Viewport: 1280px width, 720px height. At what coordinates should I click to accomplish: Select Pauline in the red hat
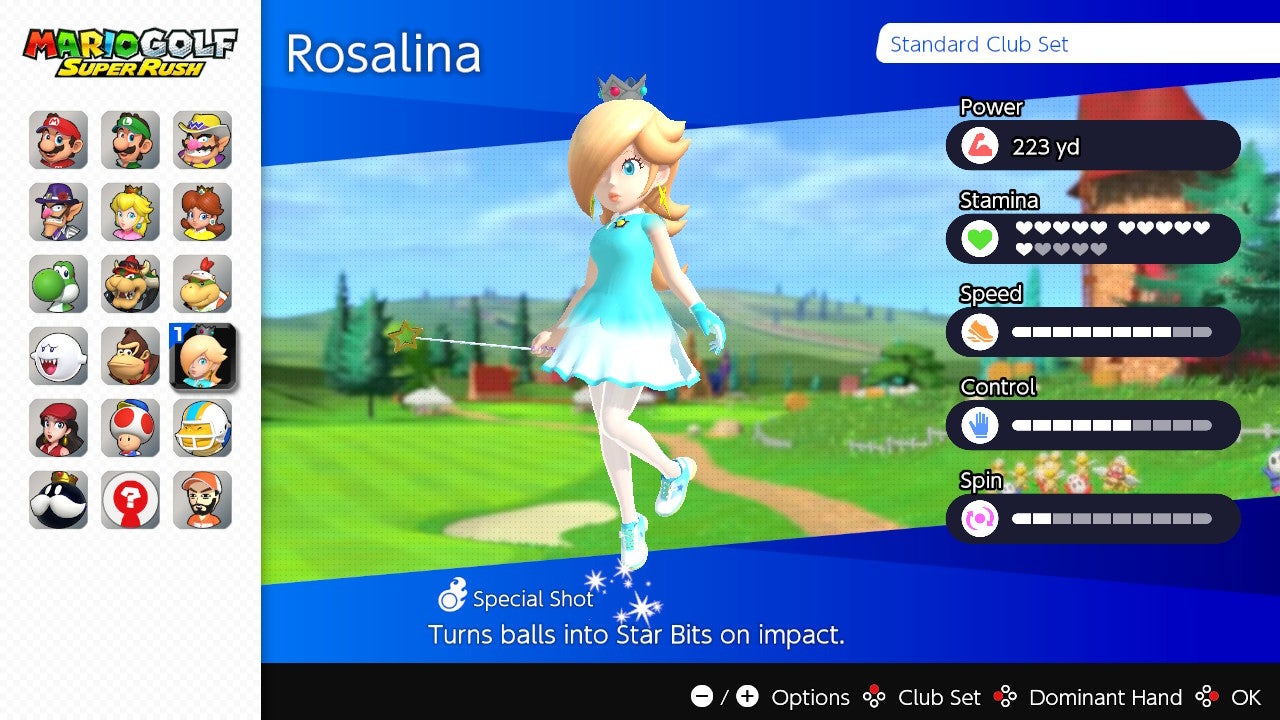click(58, 428)
